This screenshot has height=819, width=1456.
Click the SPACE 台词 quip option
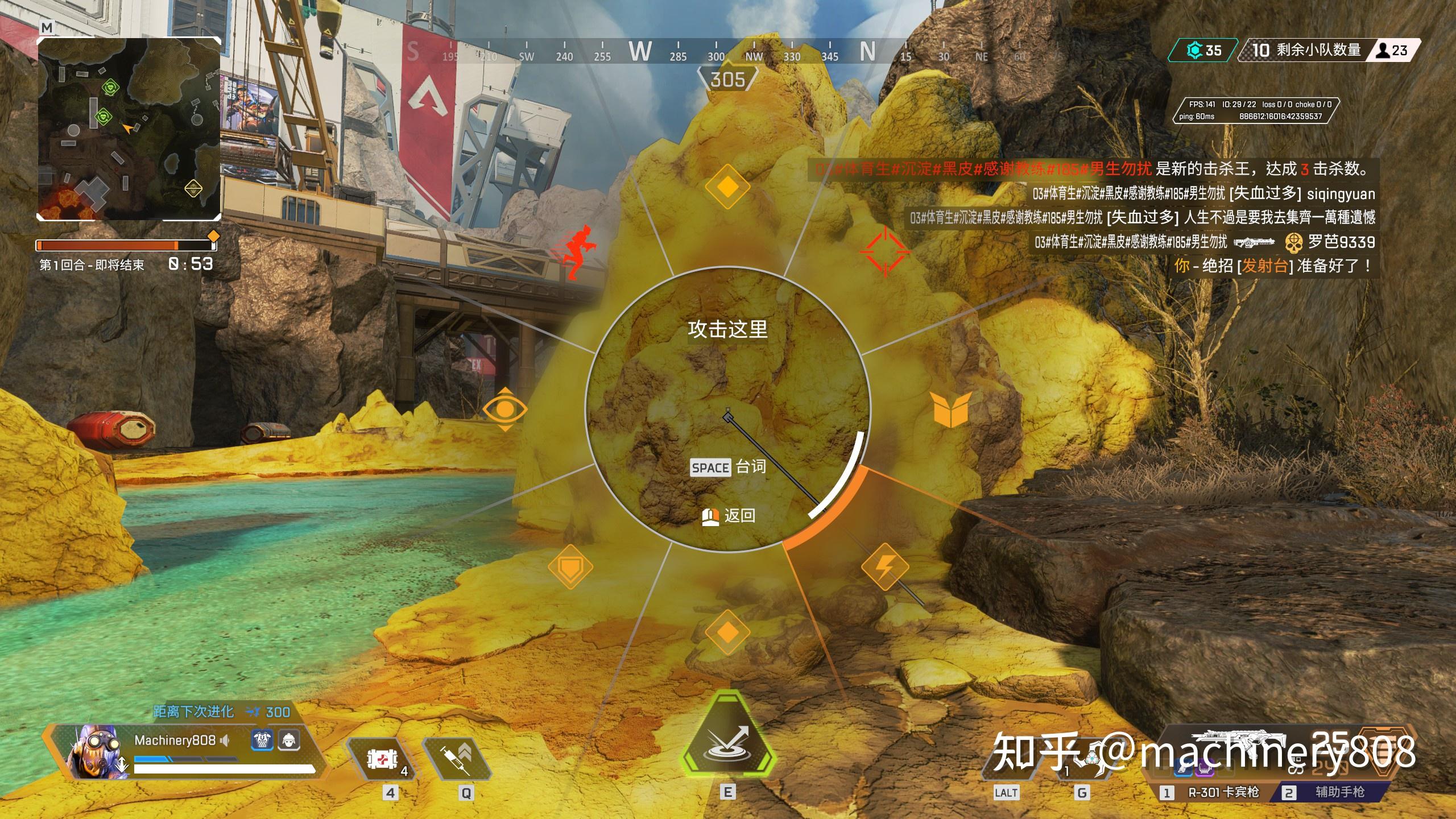pos(728,468)
